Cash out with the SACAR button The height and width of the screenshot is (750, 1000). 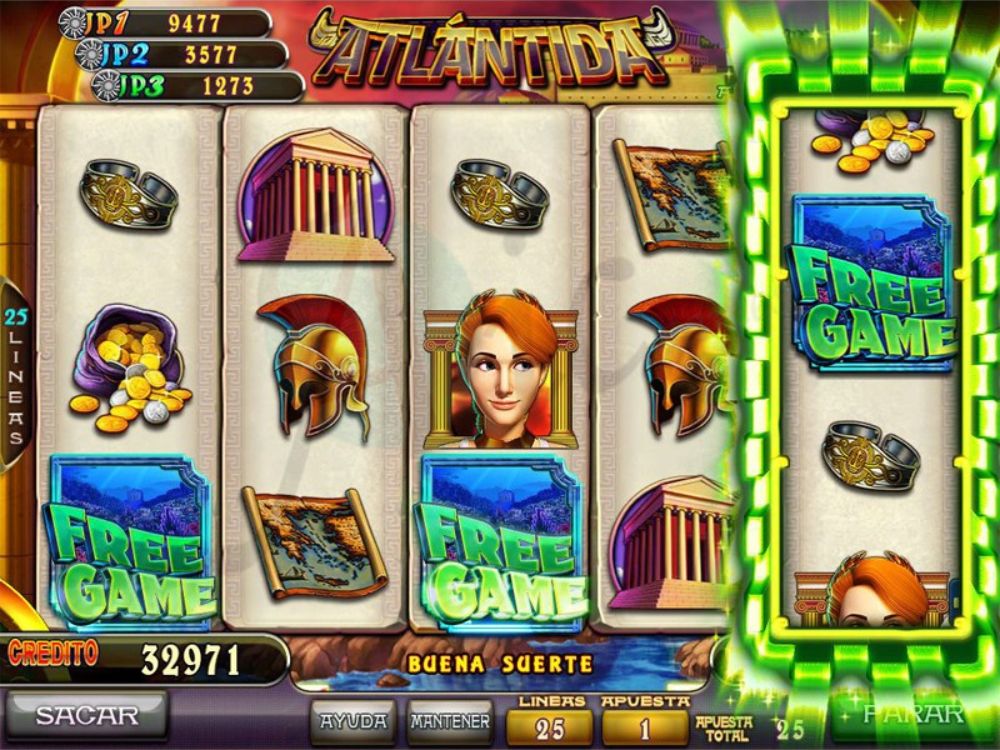[x=87, y=715]
